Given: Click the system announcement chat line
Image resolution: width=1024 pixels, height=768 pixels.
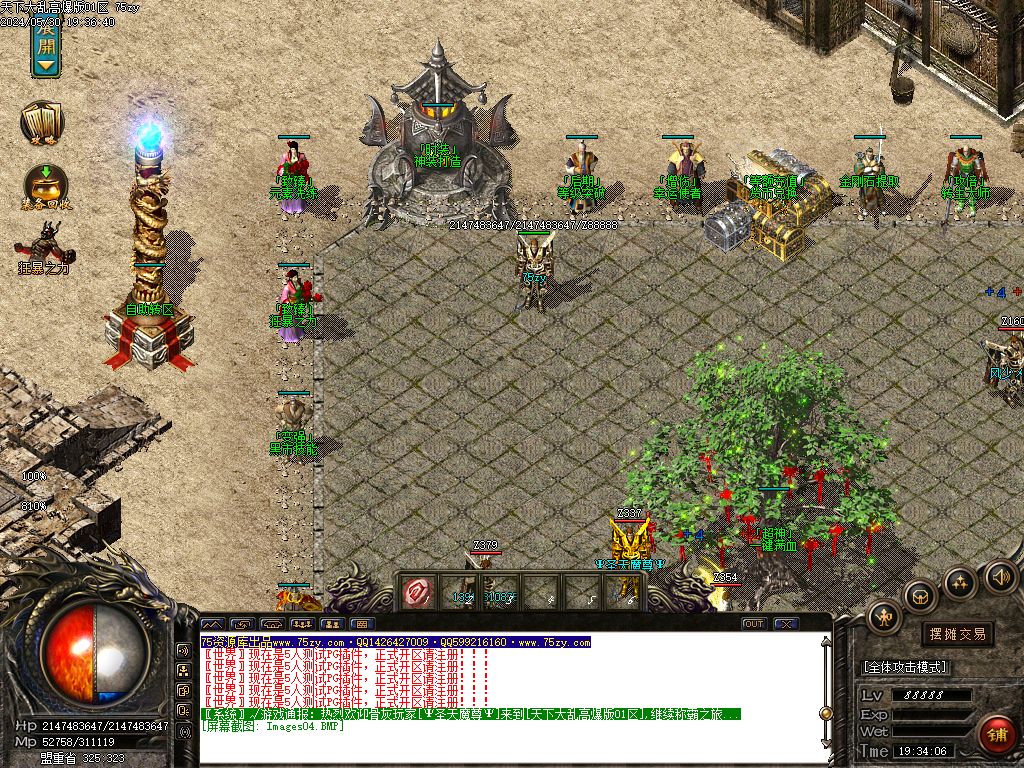Looking at the screenshot, I should [470, 715].
